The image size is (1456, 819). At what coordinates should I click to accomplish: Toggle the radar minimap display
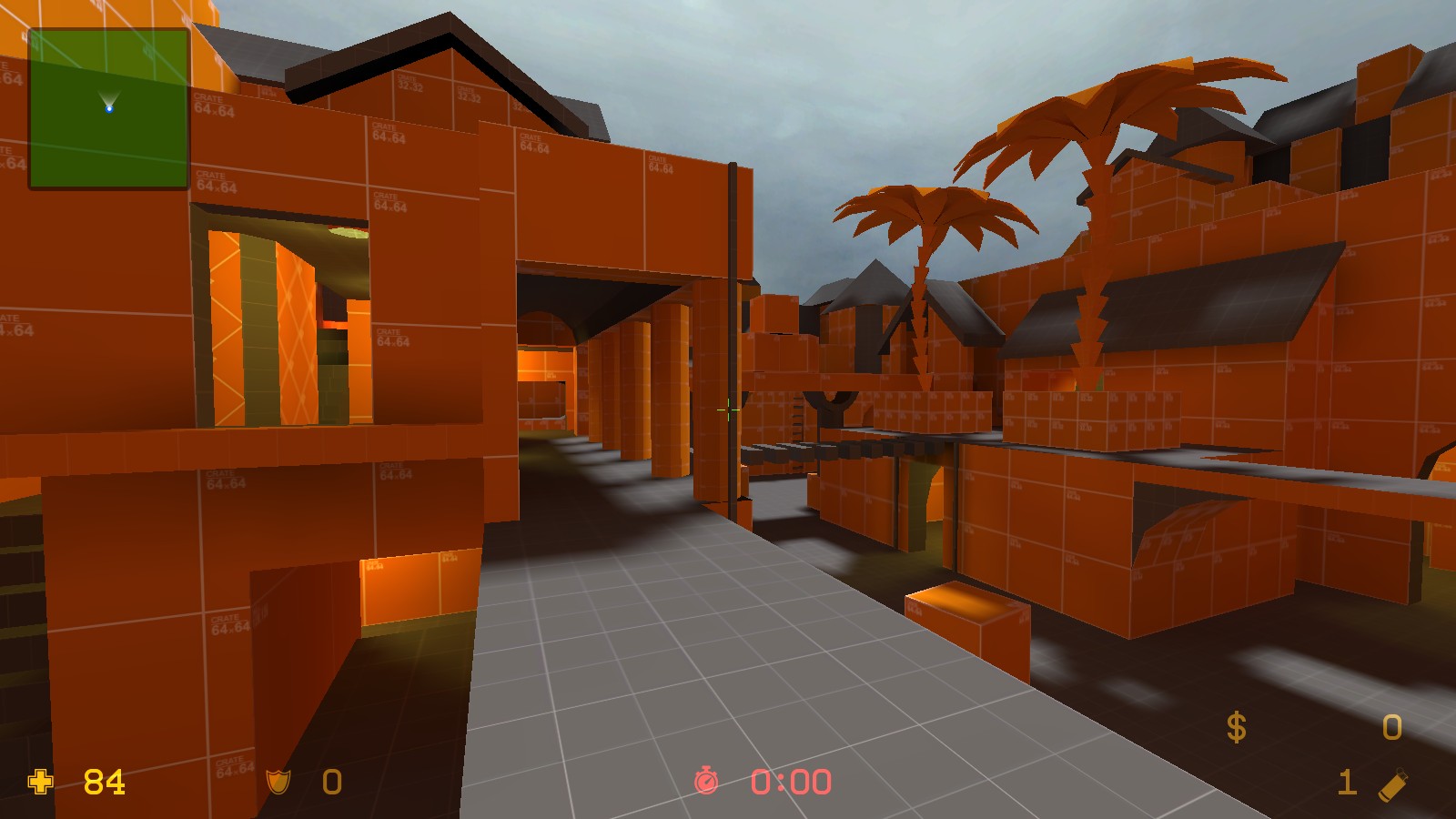tap(109, 109)
